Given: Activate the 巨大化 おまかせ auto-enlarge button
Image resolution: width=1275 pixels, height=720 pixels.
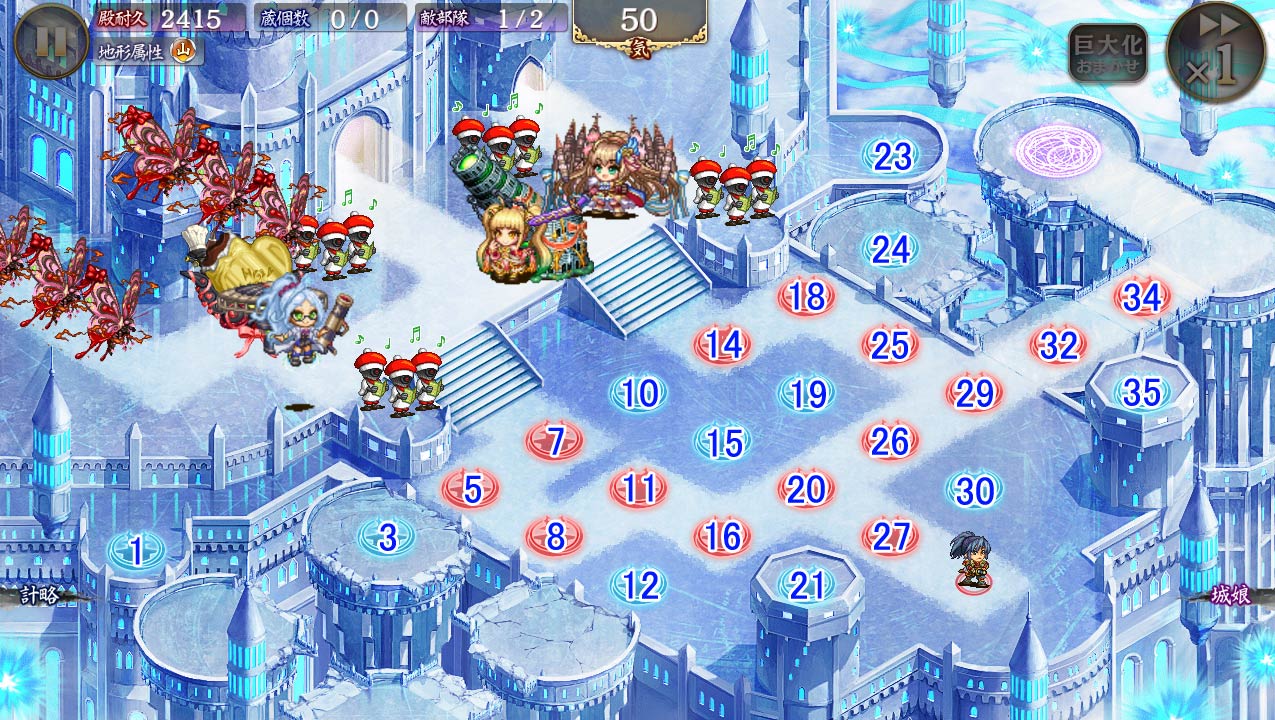Looking at the screenshot, I should pyautogui.click(x=1107, y=54).
